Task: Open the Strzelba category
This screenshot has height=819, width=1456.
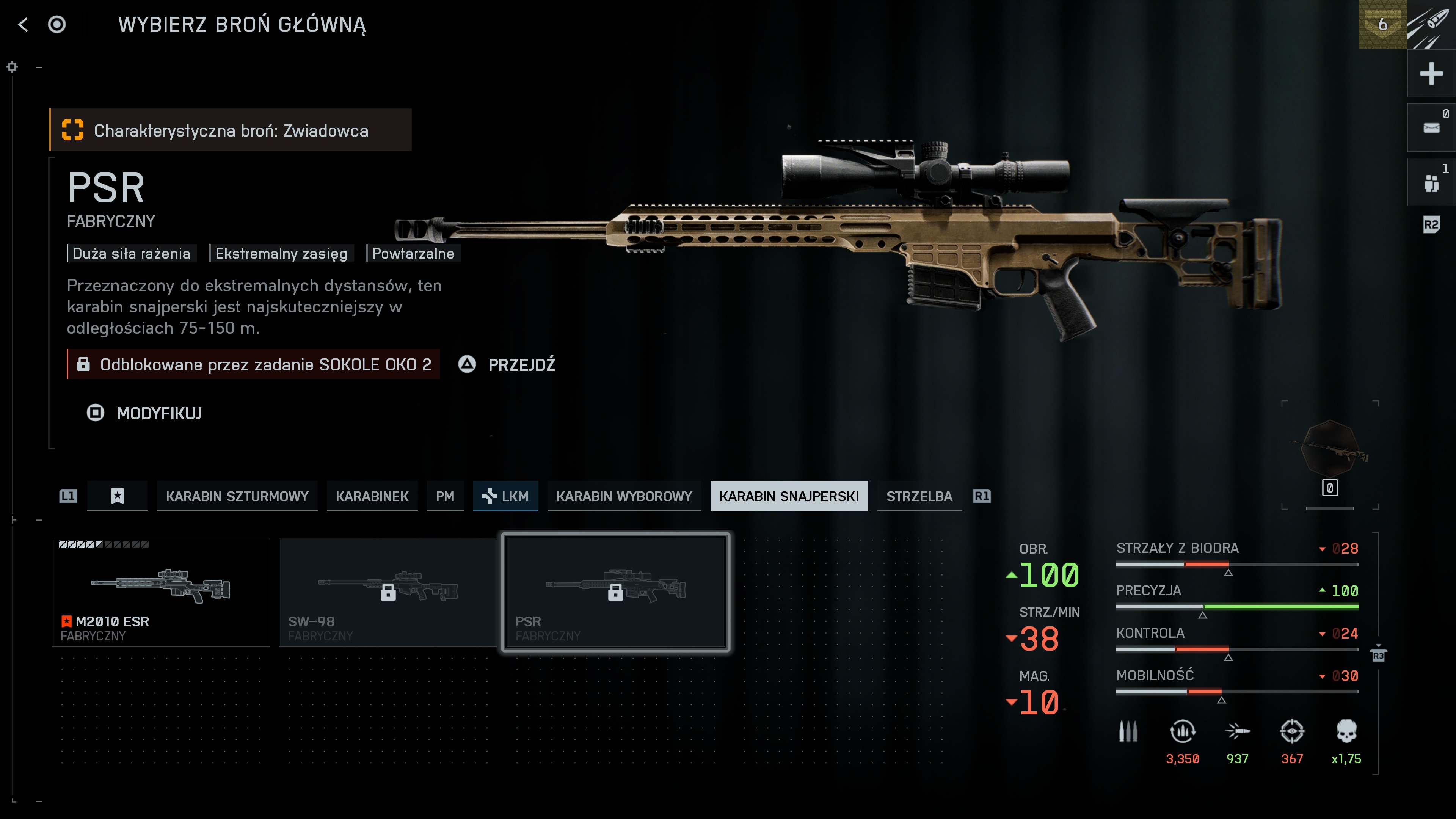Action: [x=919, y=496]
